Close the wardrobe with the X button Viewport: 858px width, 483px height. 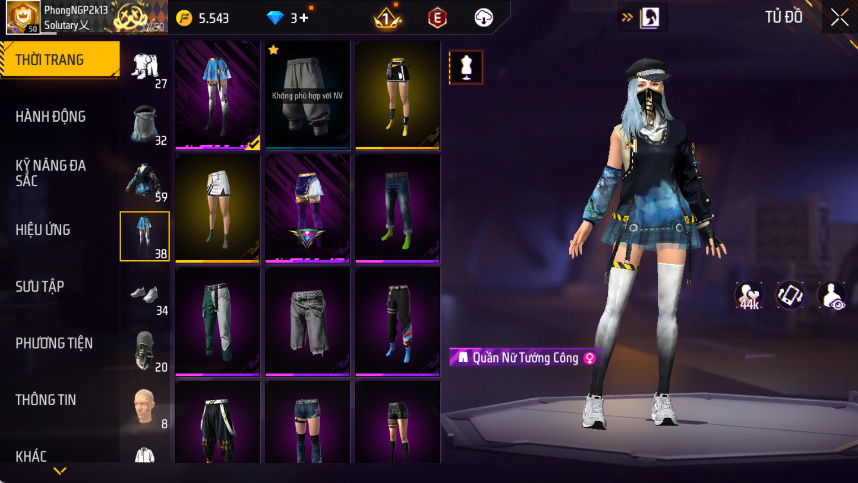click(839, 17)
